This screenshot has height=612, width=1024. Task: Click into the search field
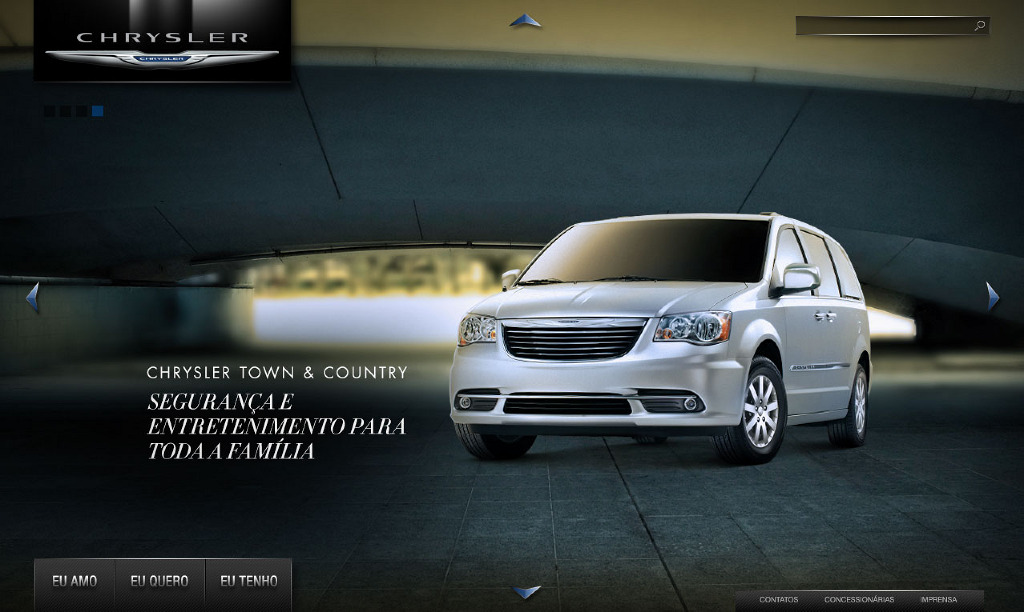pyautogui.click(x=882, y=26)
